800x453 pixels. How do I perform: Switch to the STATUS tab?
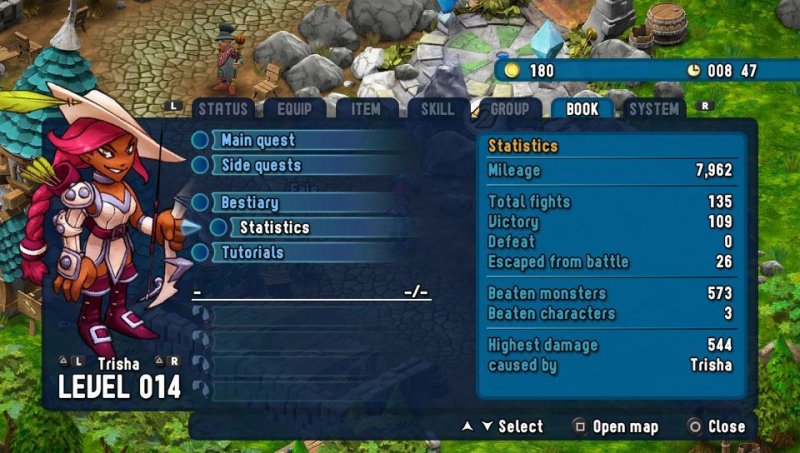tap(222, 109)
